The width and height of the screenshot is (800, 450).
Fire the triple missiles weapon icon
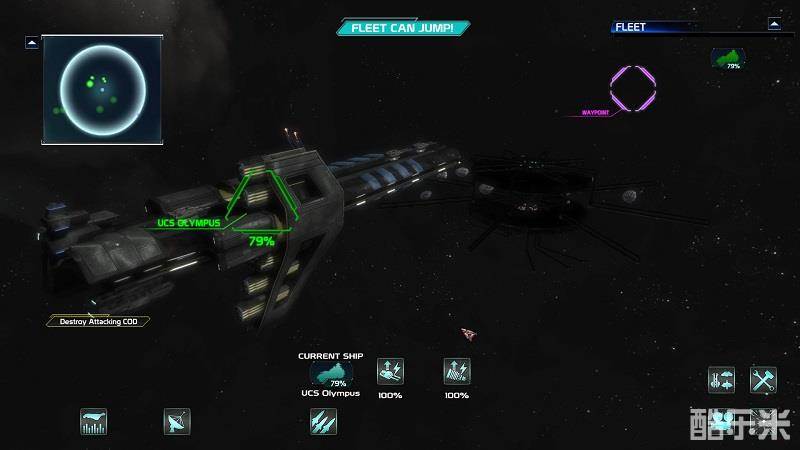[x=323, y=422]
